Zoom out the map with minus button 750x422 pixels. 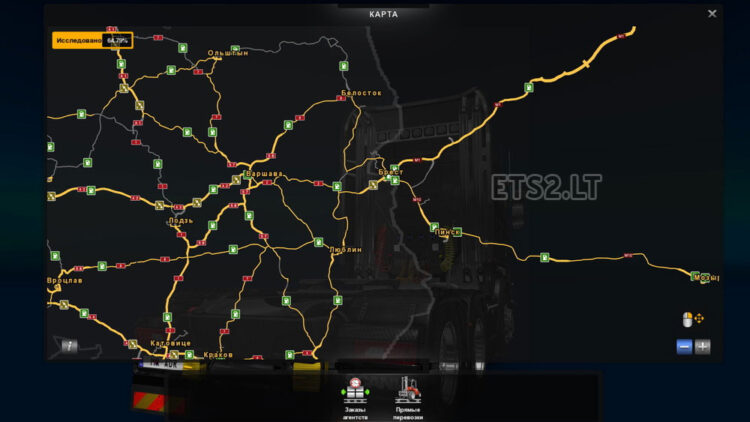[684, 346]
